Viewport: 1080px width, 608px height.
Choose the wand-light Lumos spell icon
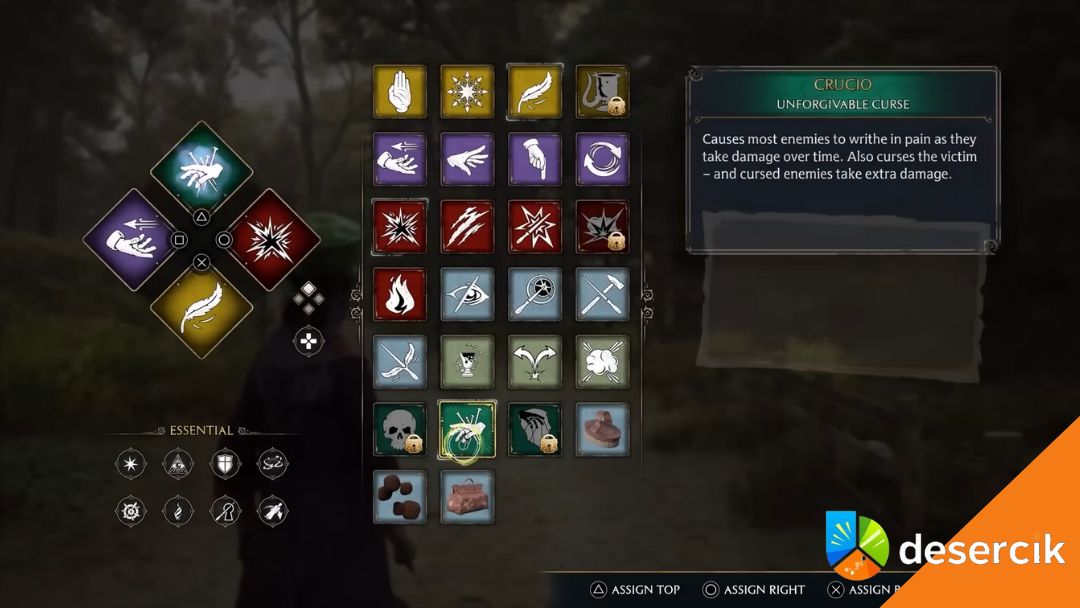[x=534, y=294]
